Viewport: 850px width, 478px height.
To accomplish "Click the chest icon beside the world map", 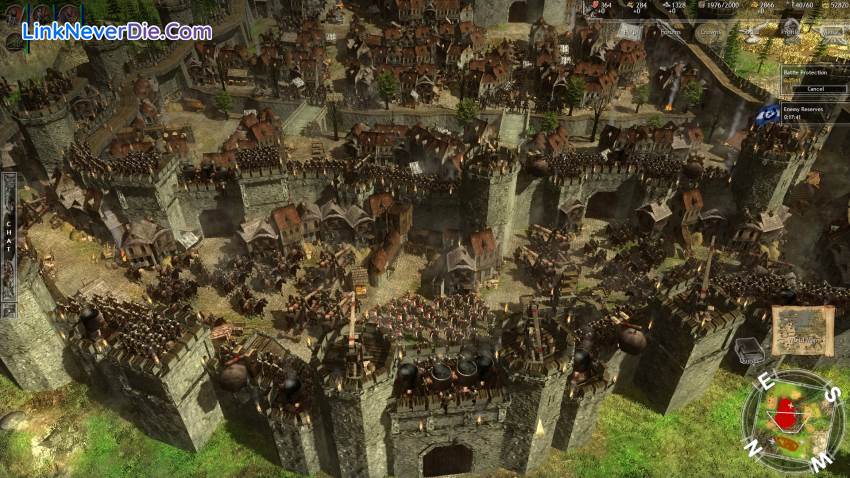I will point(747,350).
